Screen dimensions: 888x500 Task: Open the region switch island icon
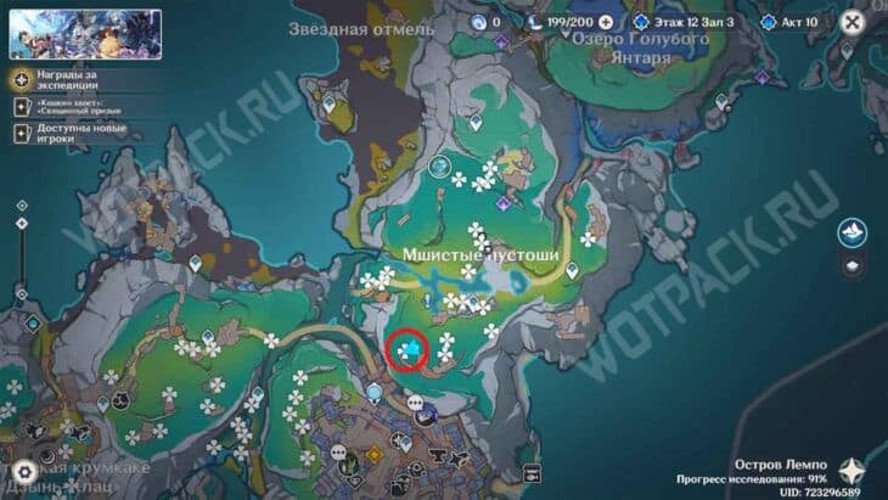851,232
